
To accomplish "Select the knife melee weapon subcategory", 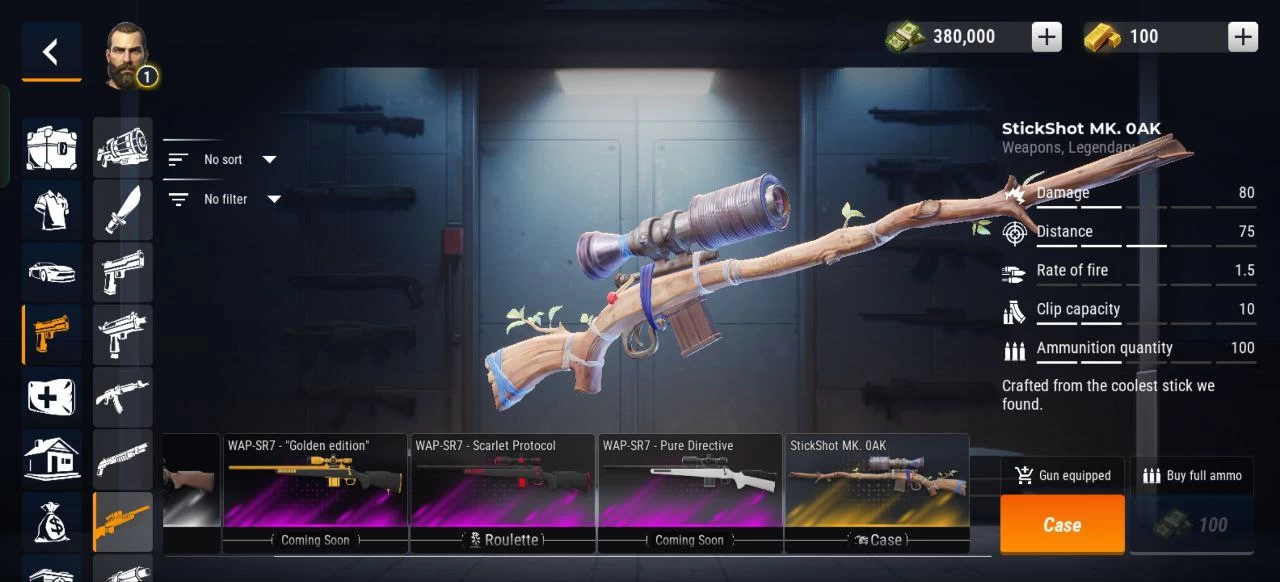I will (x=123, y=209).
